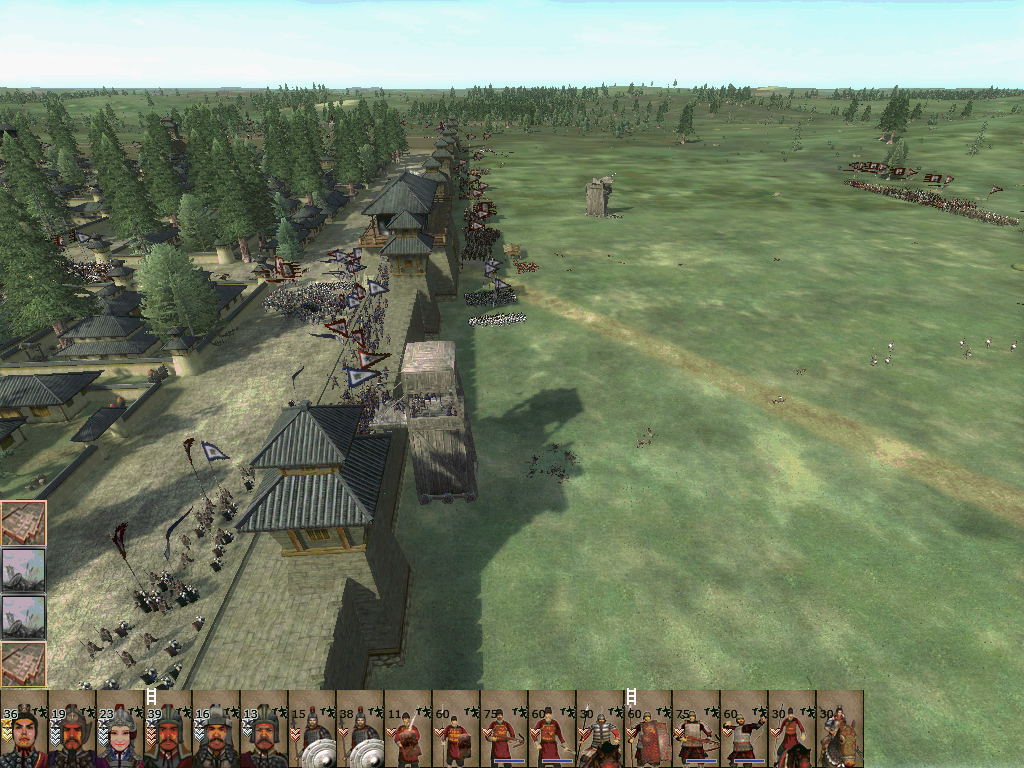Pick the 30-man cavalry card in grey armor

[x=600, y=729]
